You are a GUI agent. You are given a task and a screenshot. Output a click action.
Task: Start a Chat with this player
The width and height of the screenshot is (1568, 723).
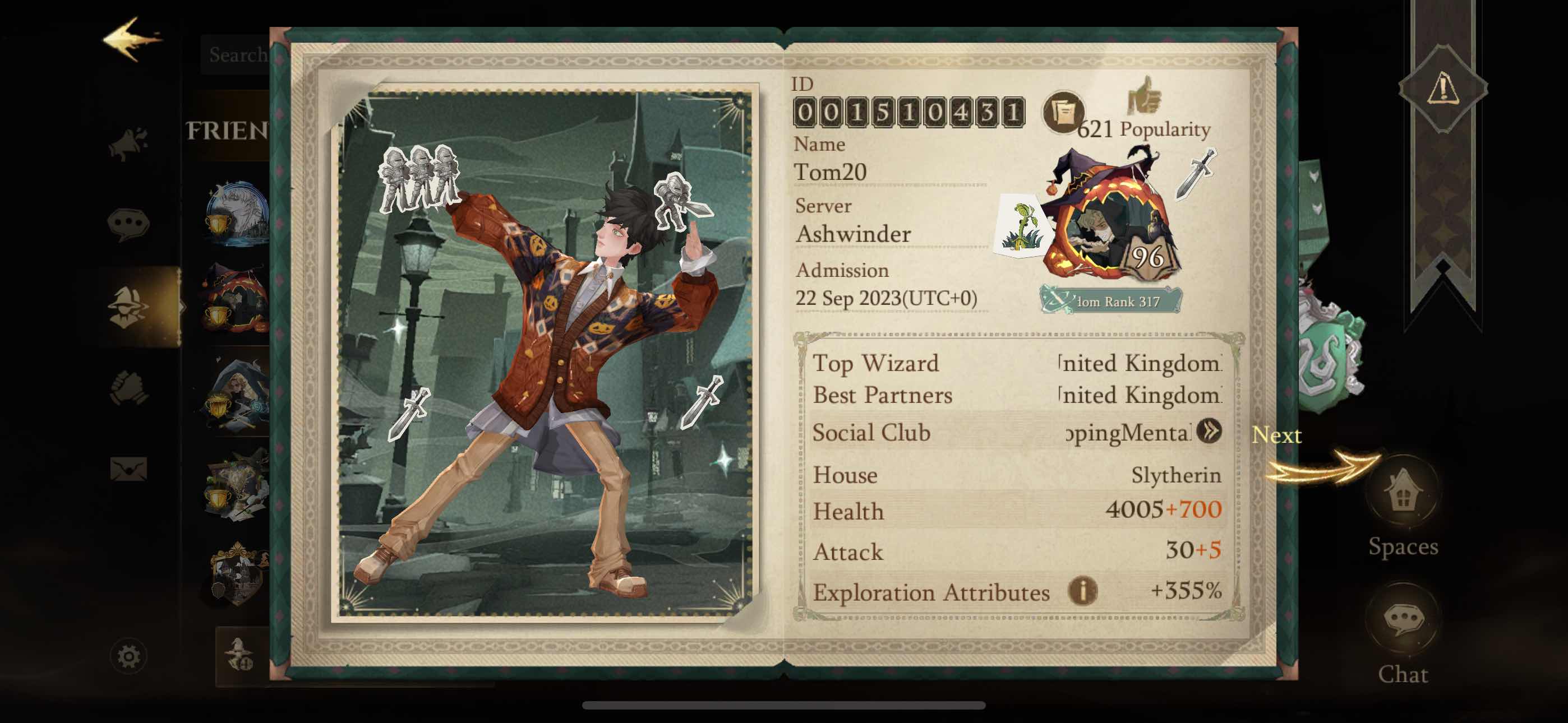1403,620
